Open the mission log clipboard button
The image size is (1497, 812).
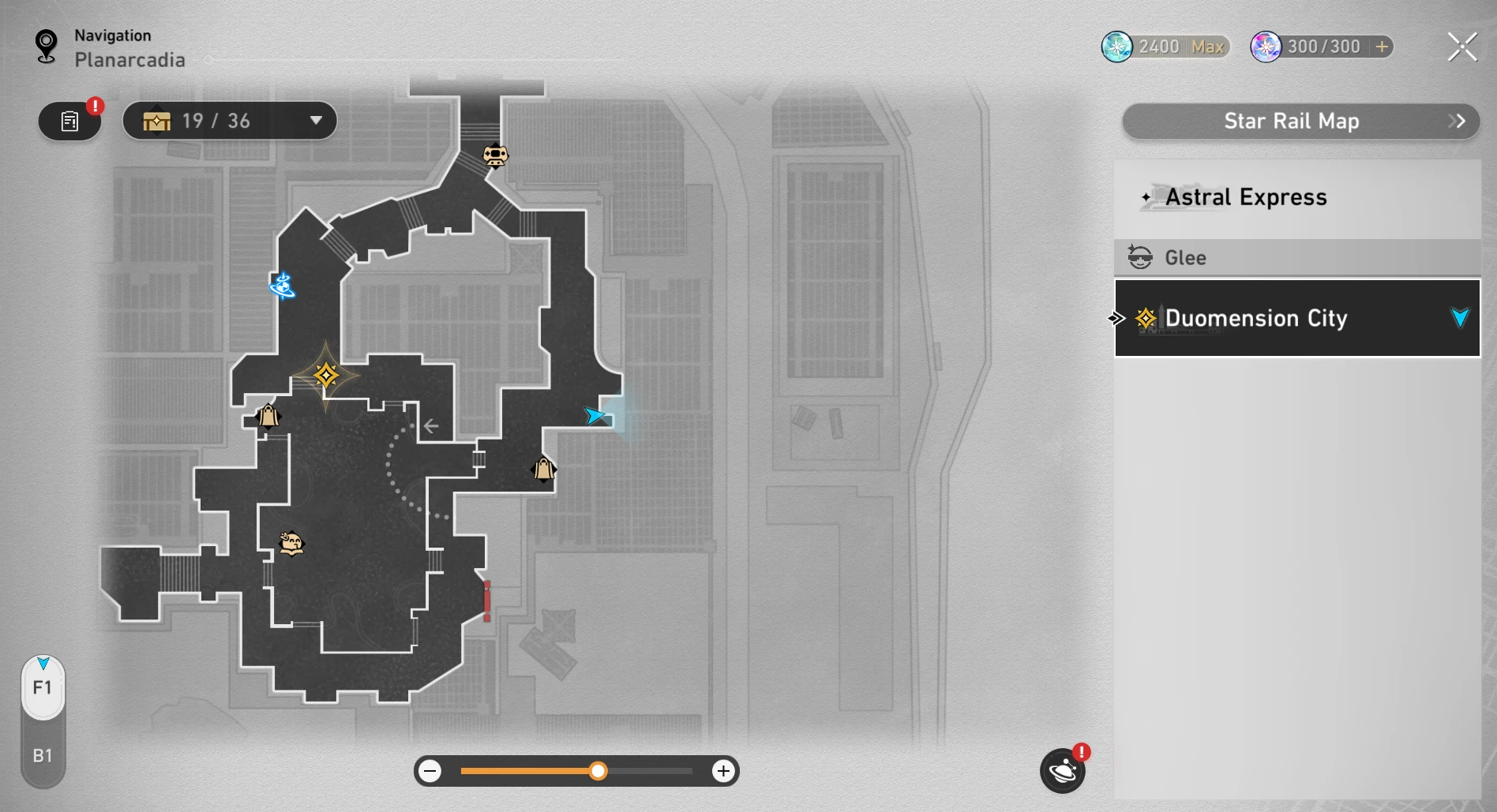[x=70, y=122]
